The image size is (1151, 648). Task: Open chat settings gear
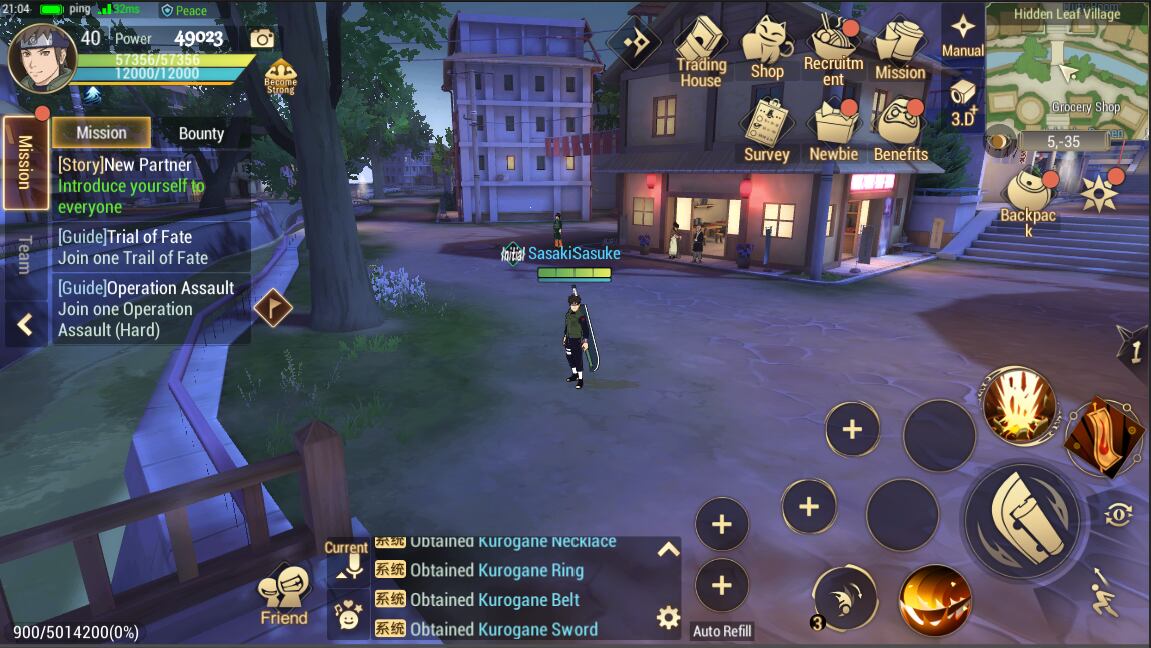[x=668, y=617]
